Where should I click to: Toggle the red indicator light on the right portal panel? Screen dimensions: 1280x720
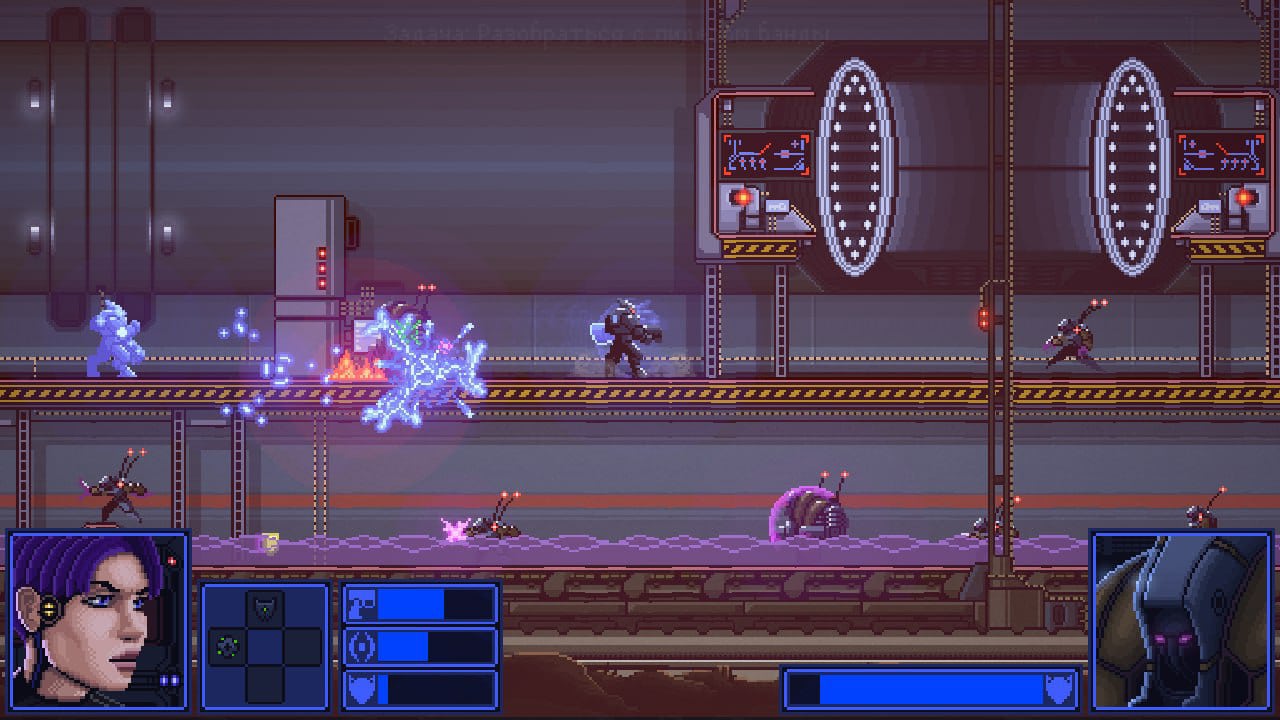click(x=1244, y=197)
